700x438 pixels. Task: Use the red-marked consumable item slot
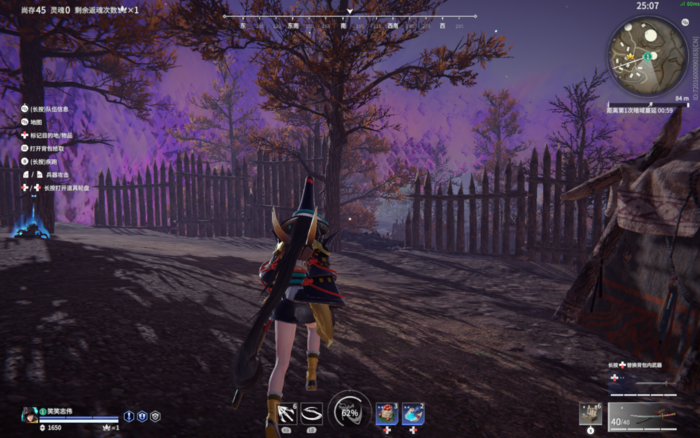pos(386,412)
